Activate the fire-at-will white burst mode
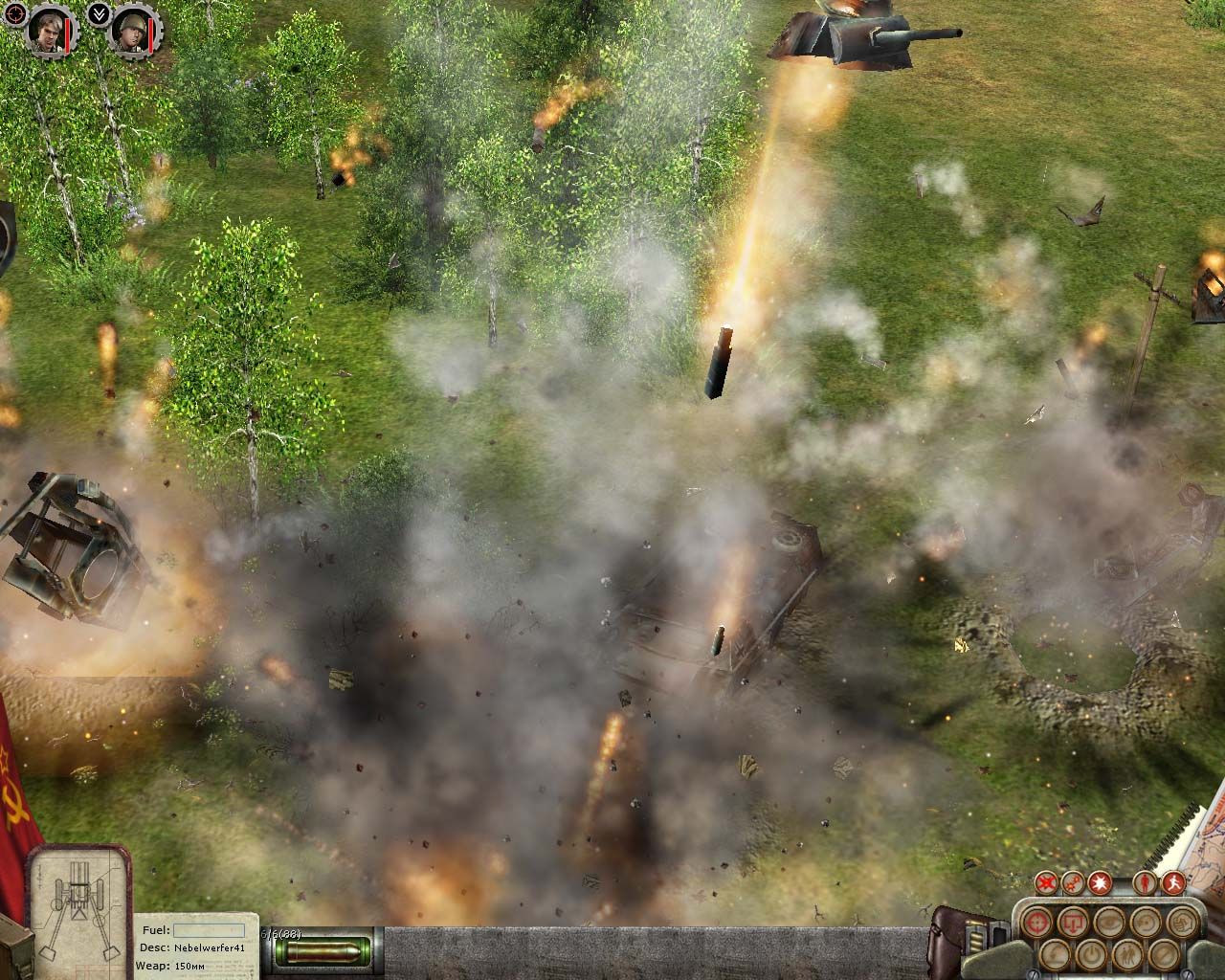The width and height of the screenshot is (1225, 980). (1102, 881)
